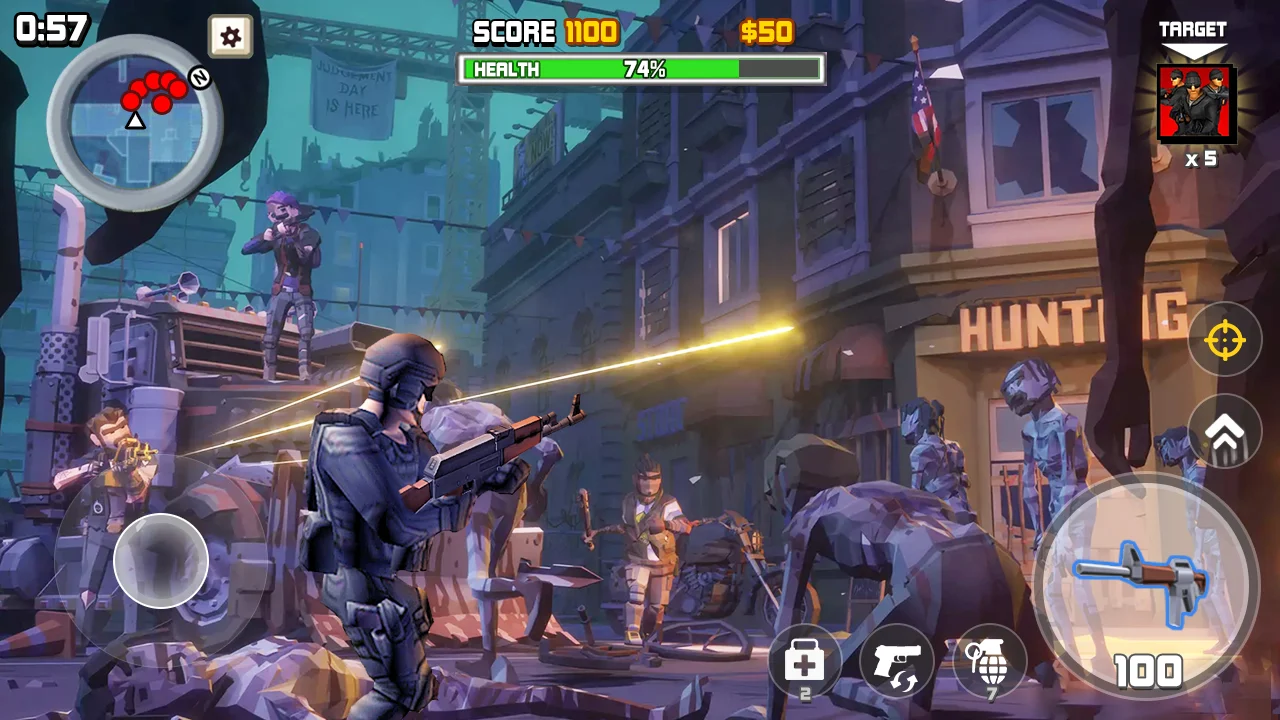Switch weapon with the pistol swap button
Image resolution: width=1280 pixels, height=720 pixels.
[897, 661]
